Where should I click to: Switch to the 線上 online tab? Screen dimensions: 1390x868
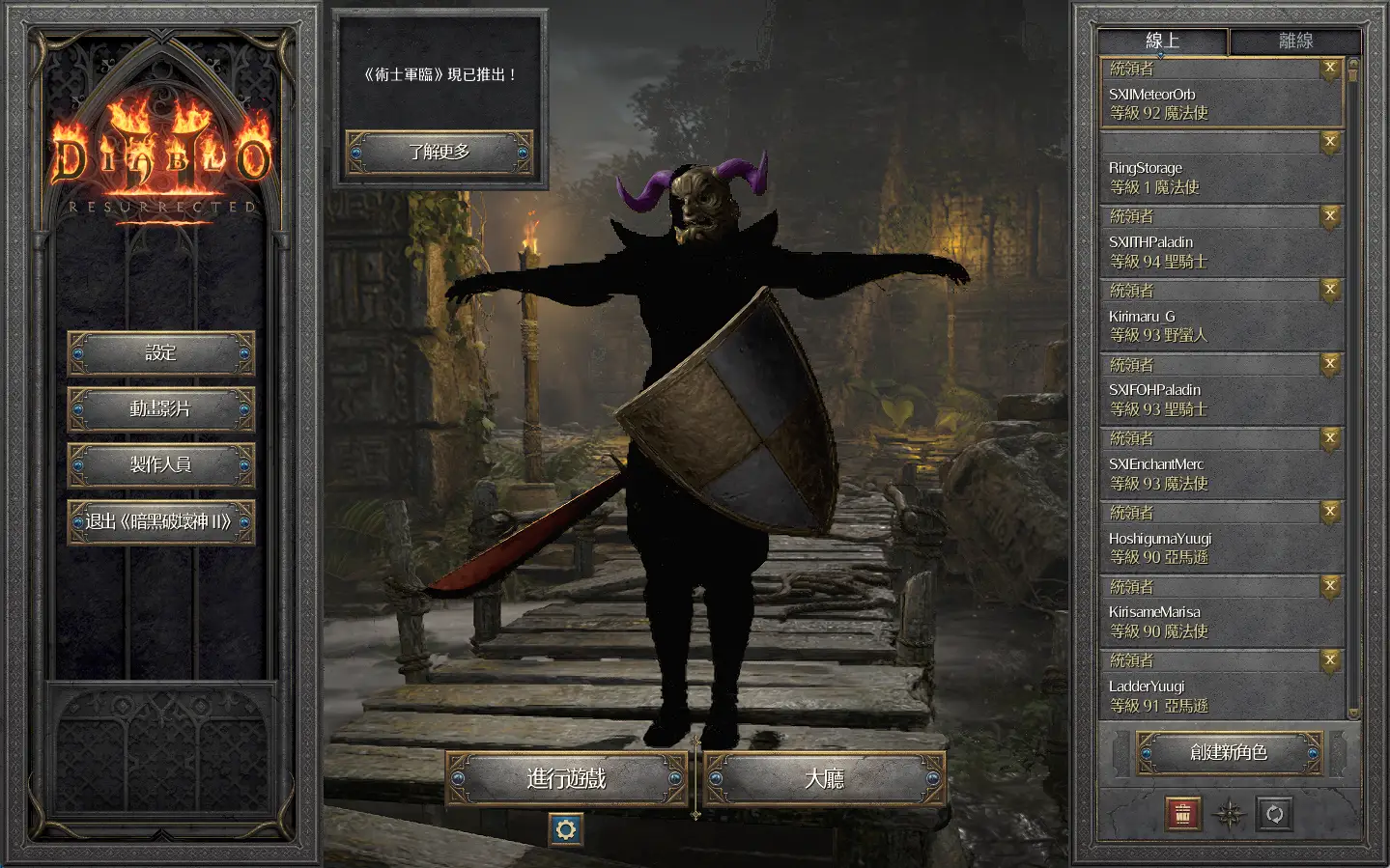1162,41
